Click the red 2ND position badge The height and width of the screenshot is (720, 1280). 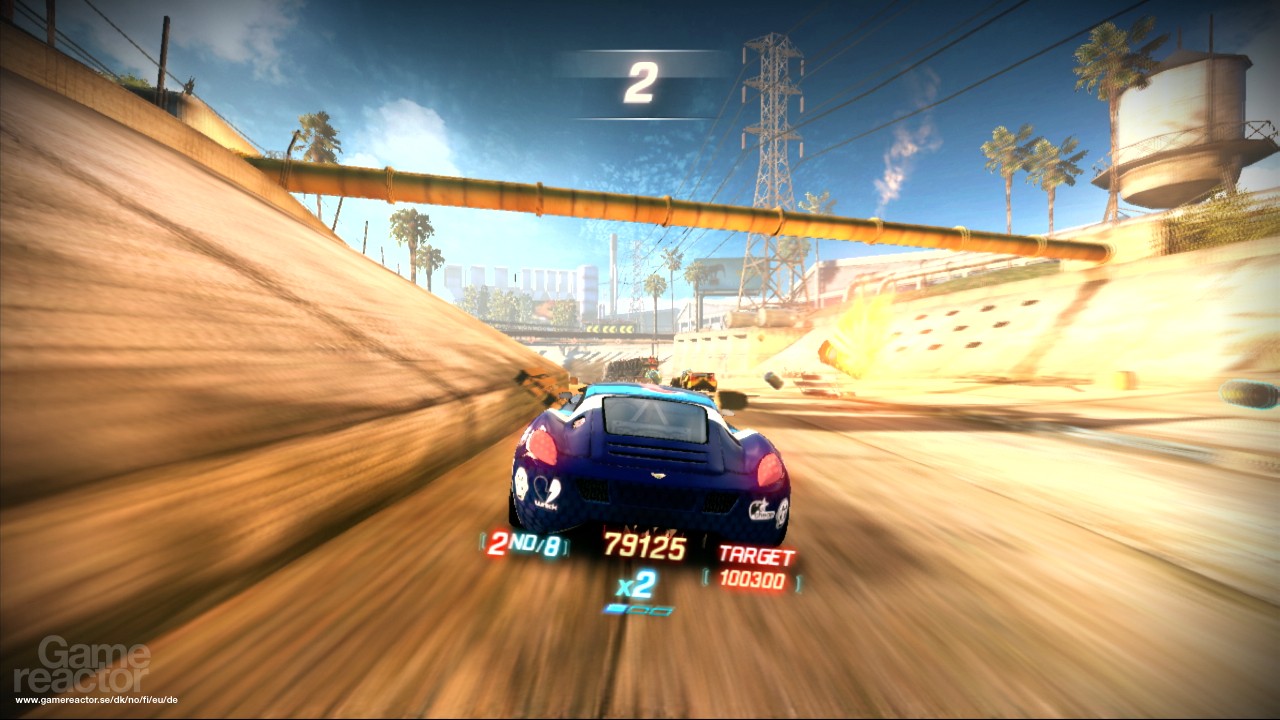tap(498, 545)
